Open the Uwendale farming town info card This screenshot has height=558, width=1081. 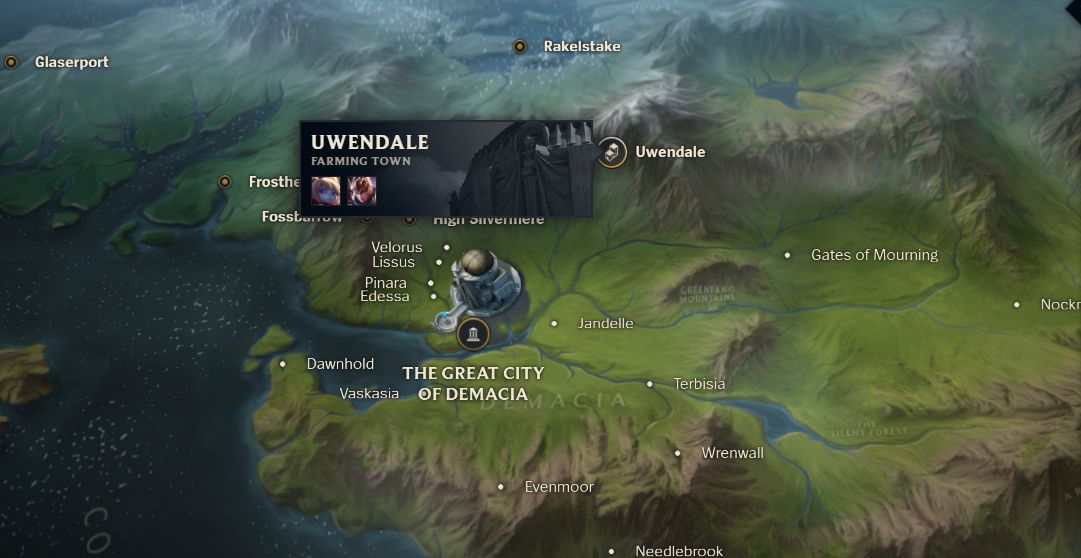(445, 168)
